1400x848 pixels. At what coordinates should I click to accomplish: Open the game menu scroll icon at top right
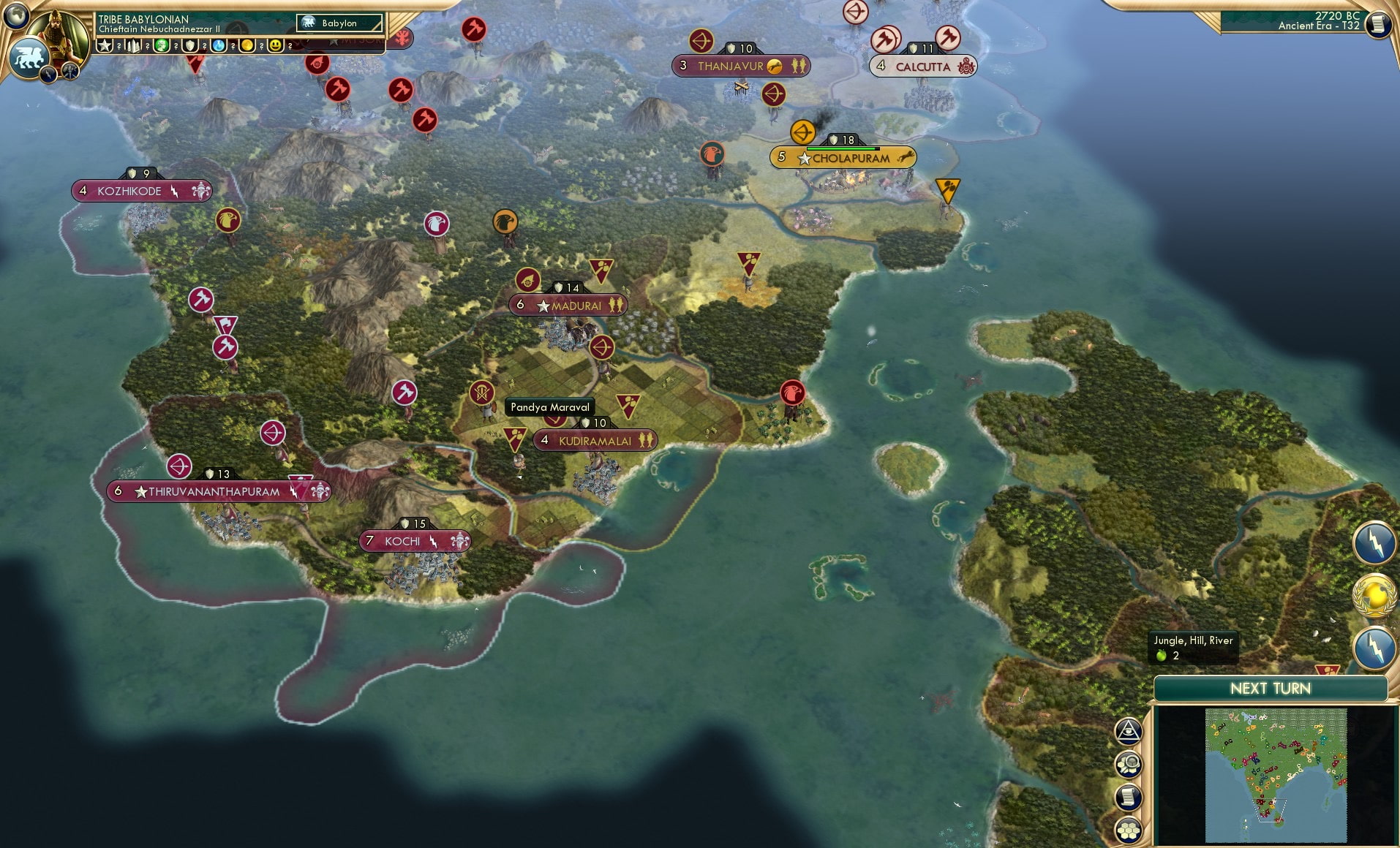[x=1379, y=23]
